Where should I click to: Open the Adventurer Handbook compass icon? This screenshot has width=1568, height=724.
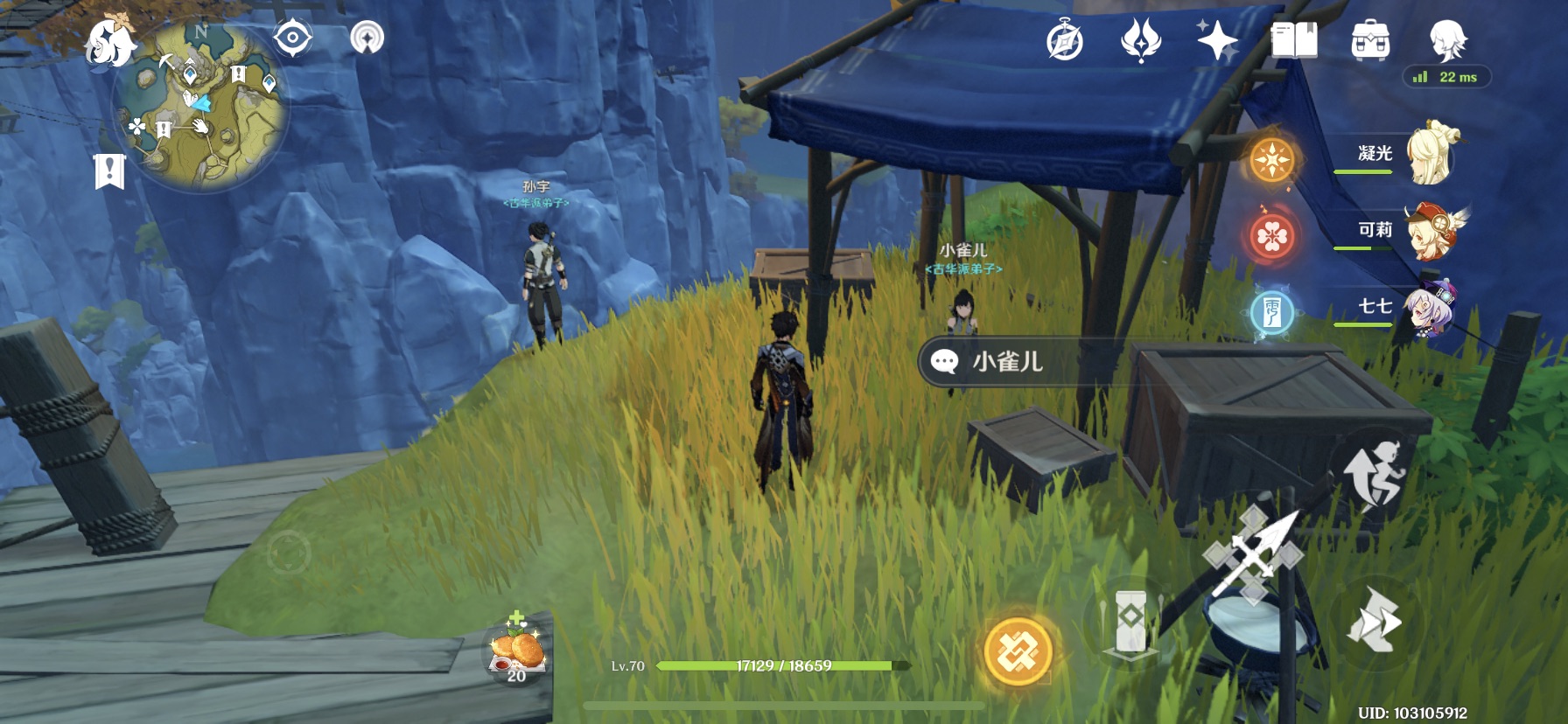pos(1065,41)
